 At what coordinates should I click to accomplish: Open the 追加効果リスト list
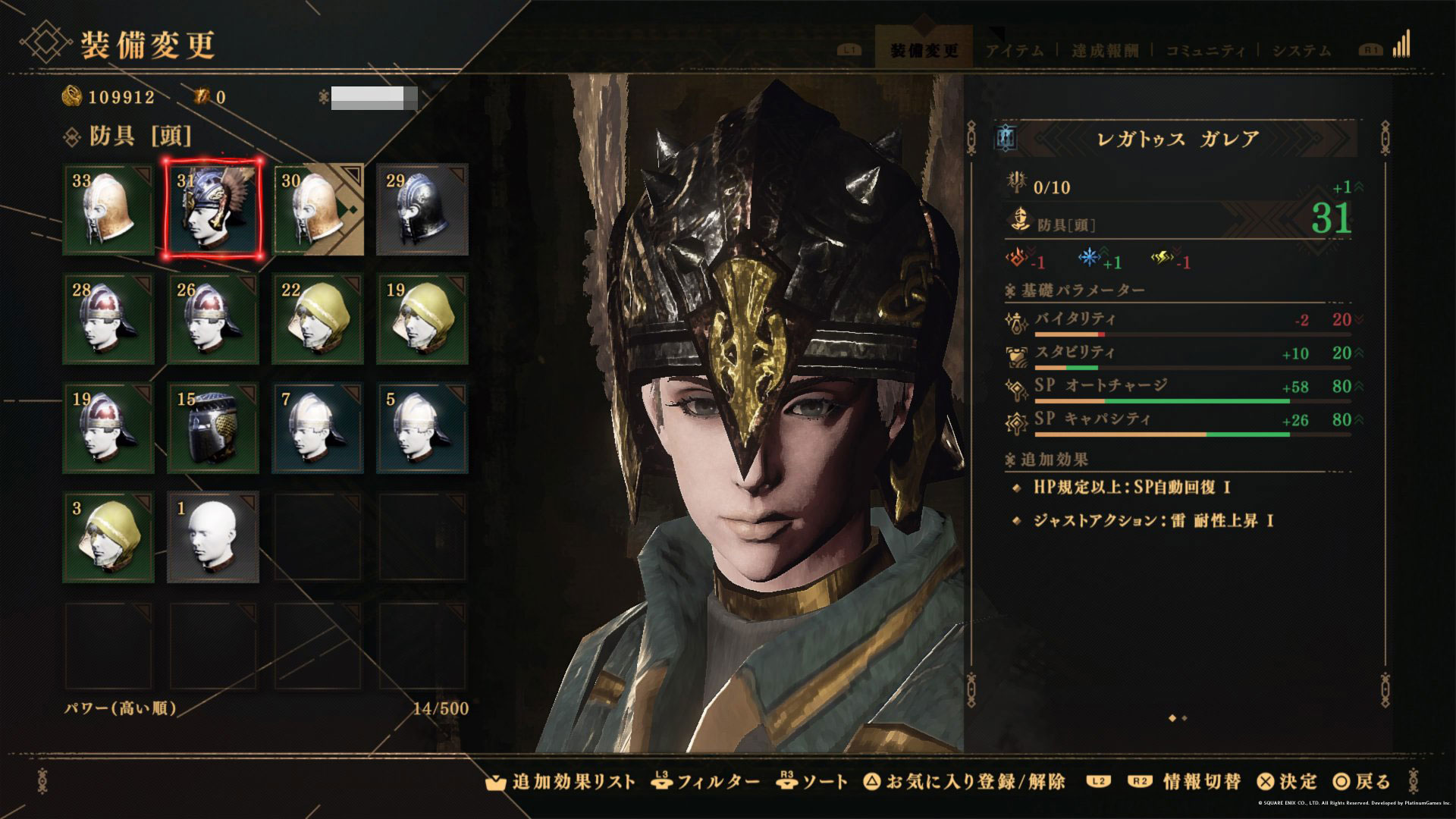[563, 782]
